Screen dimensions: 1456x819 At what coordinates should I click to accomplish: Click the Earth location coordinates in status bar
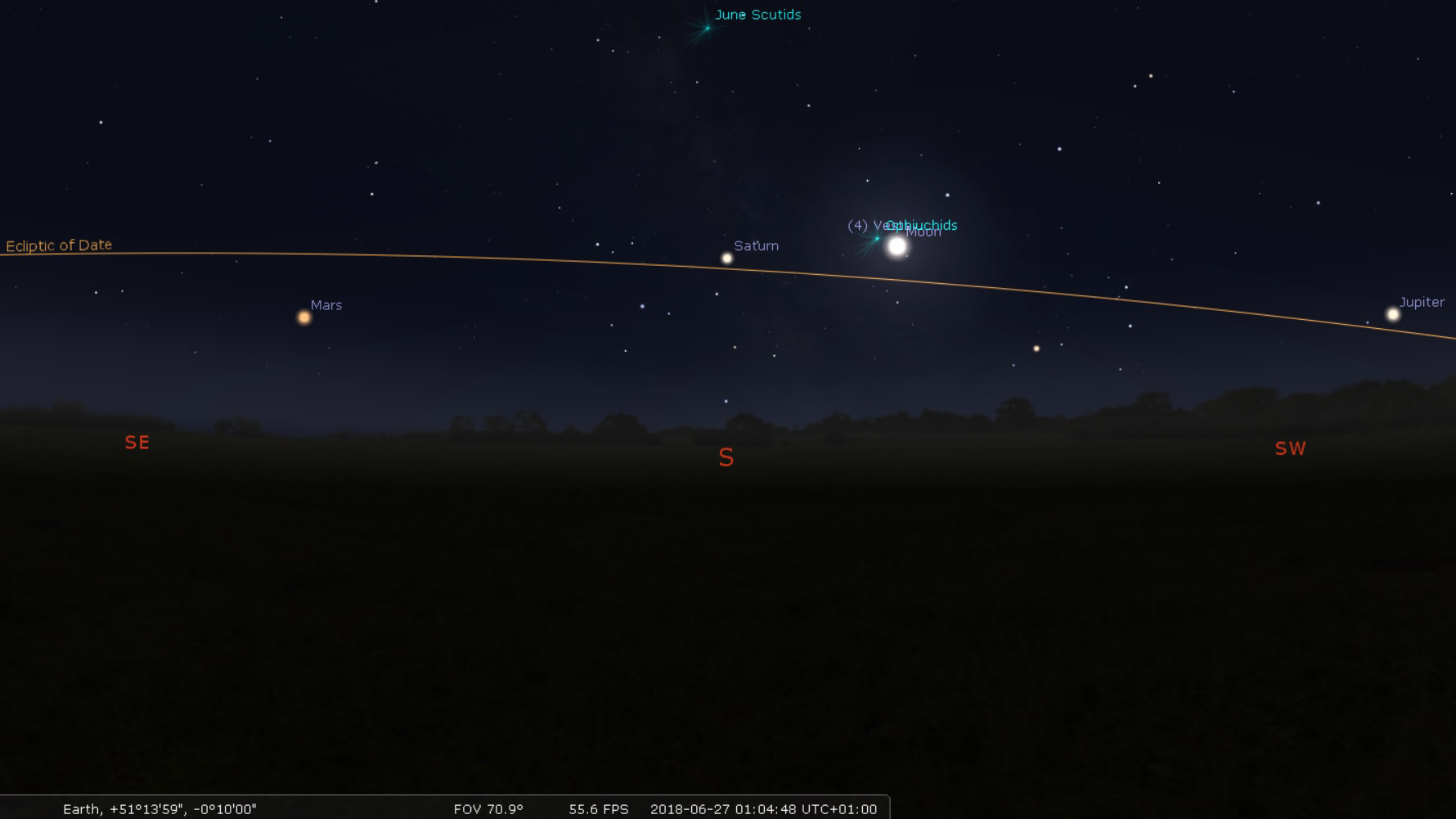click(x=160, y=808)
